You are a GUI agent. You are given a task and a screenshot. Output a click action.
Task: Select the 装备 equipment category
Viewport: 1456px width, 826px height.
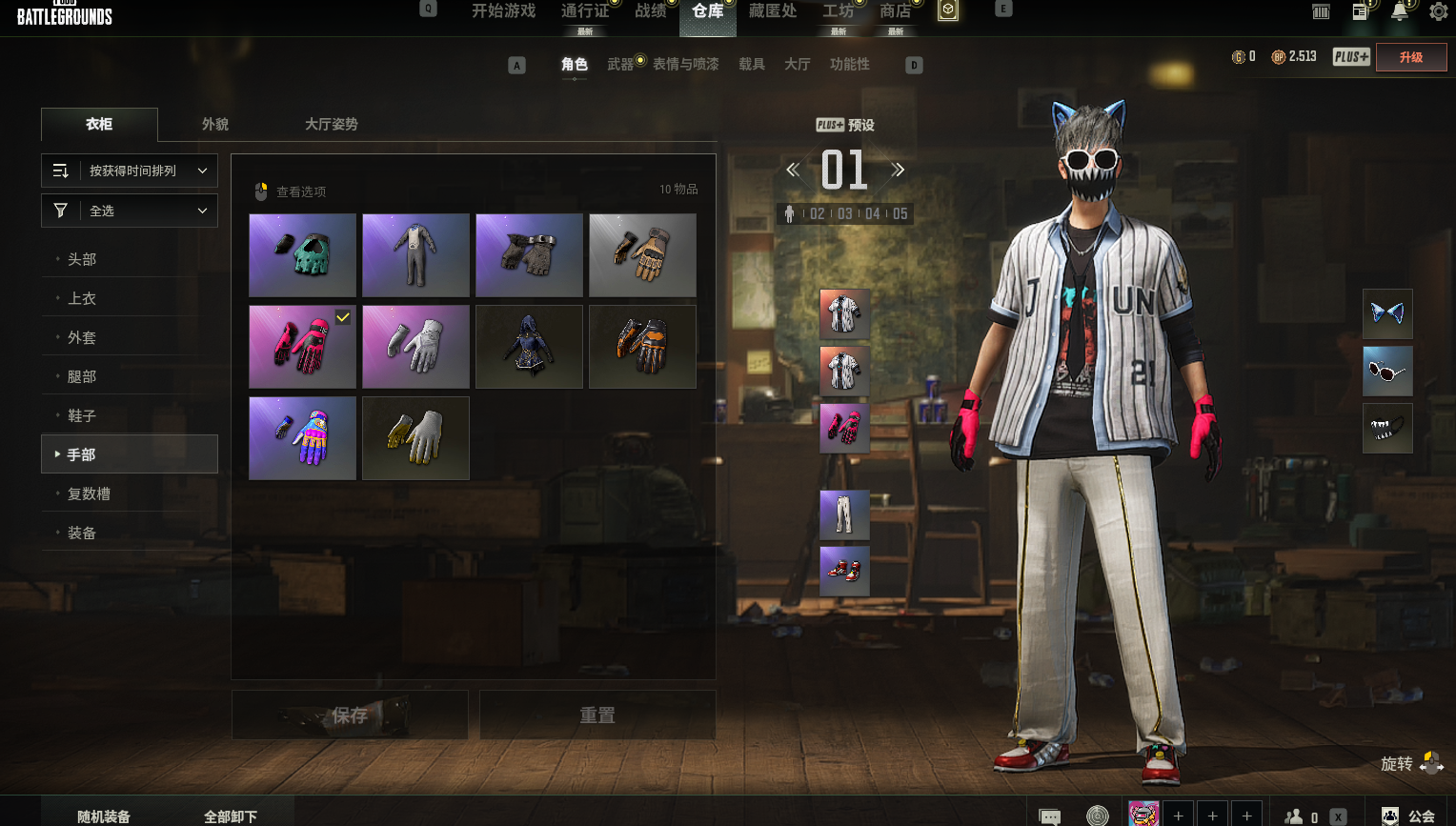coord(82,533)
